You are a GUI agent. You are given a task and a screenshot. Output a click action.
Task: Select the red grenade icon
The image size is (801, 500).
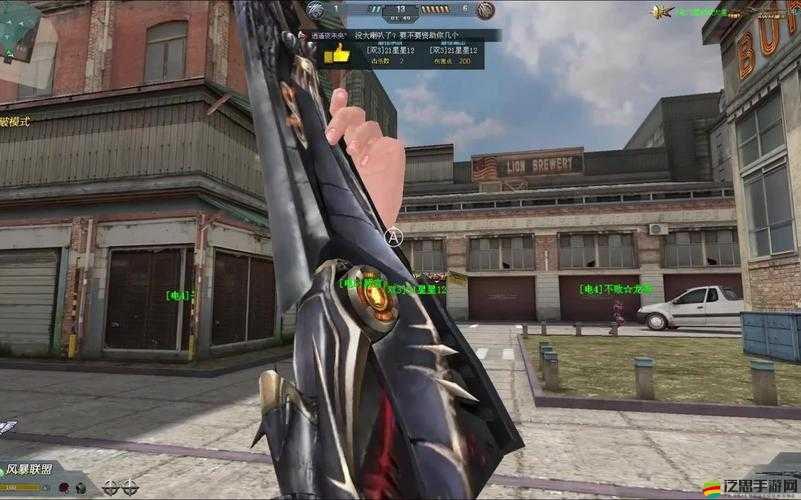pyautogui.click(x=66, y=488)
